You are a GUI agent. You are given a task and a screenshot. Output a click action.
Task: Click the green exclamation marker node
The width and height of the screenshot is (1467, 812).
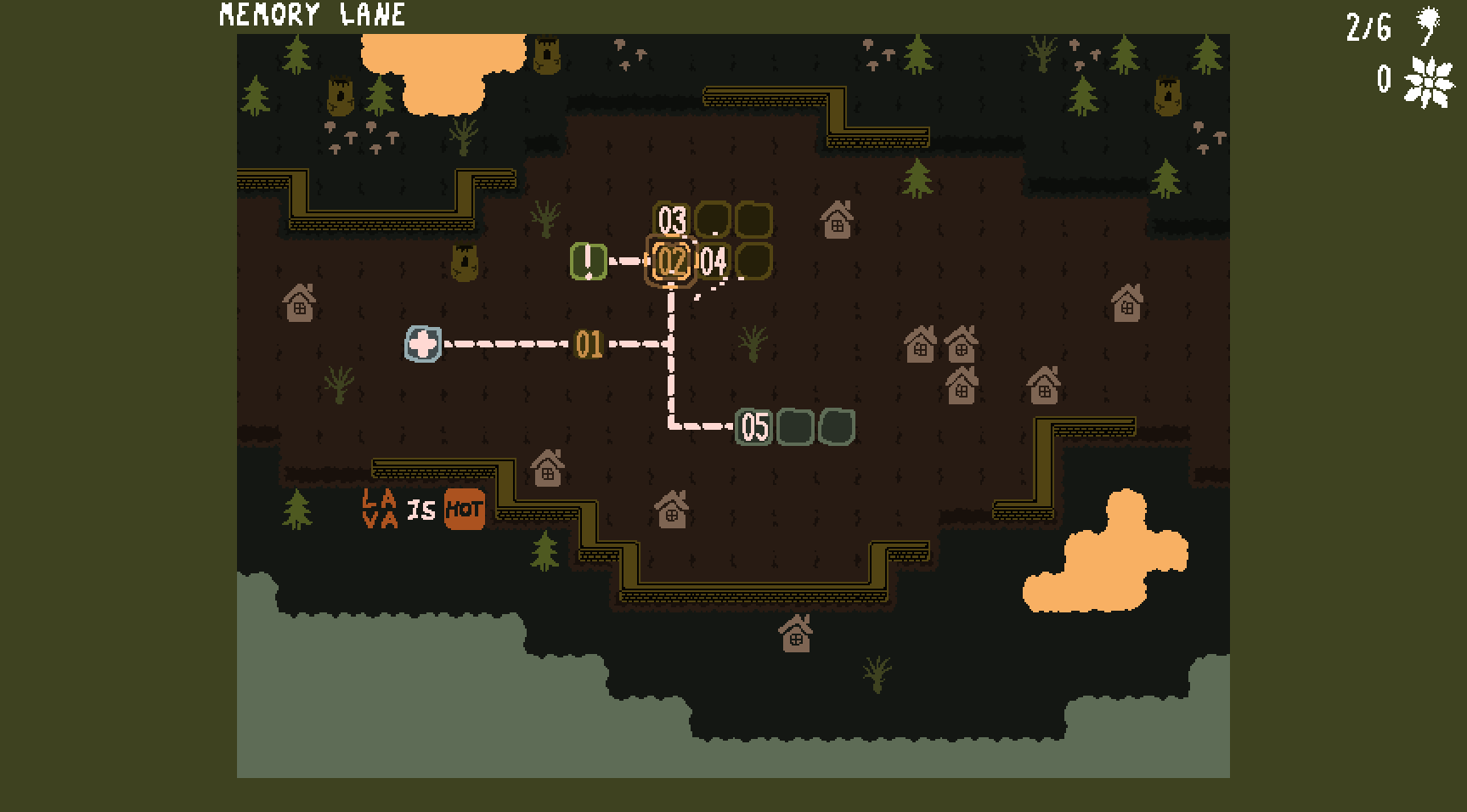[588, 261]
